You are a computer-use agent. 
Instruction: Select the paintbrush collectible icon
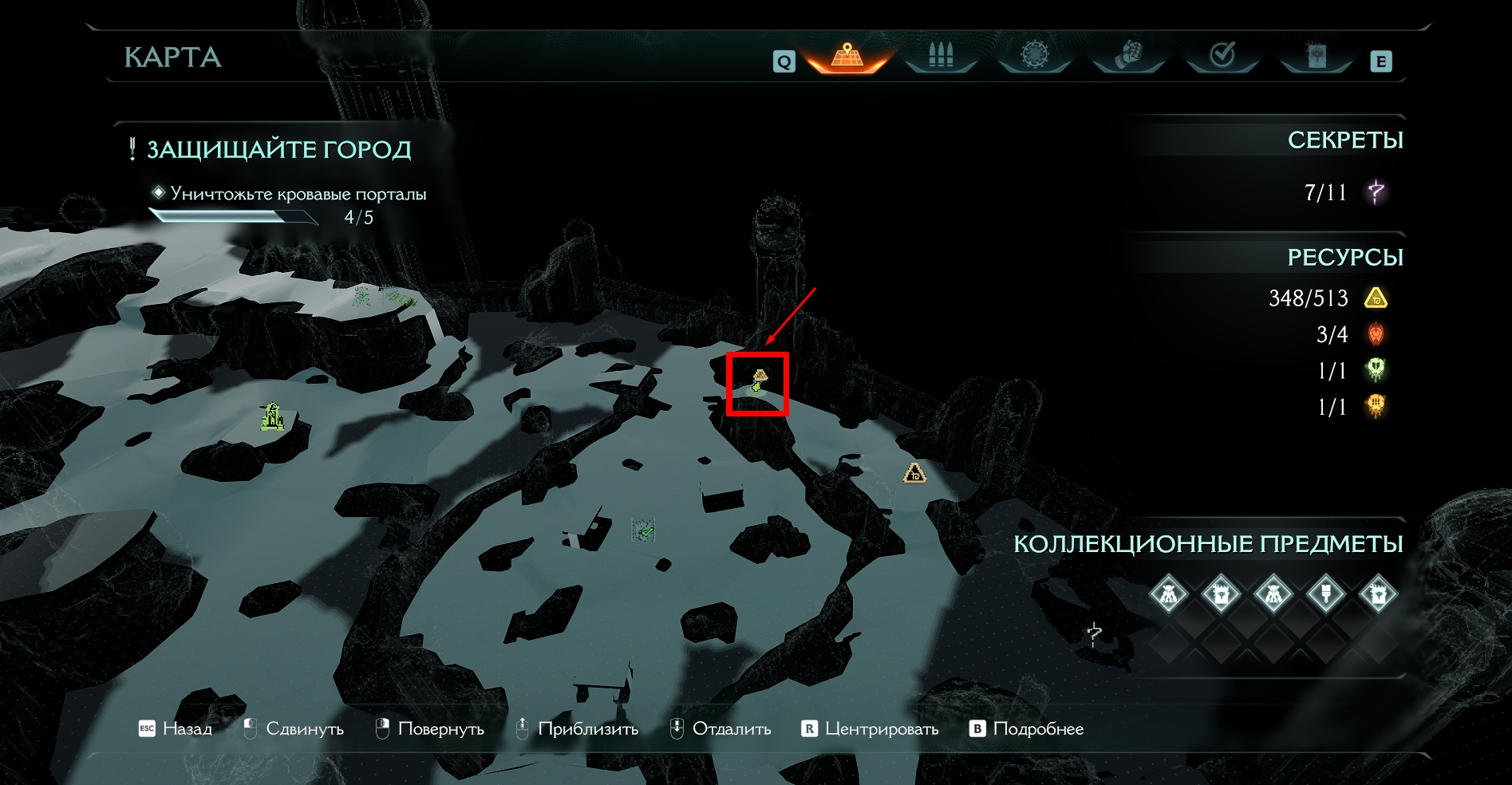pos(1325,594)
